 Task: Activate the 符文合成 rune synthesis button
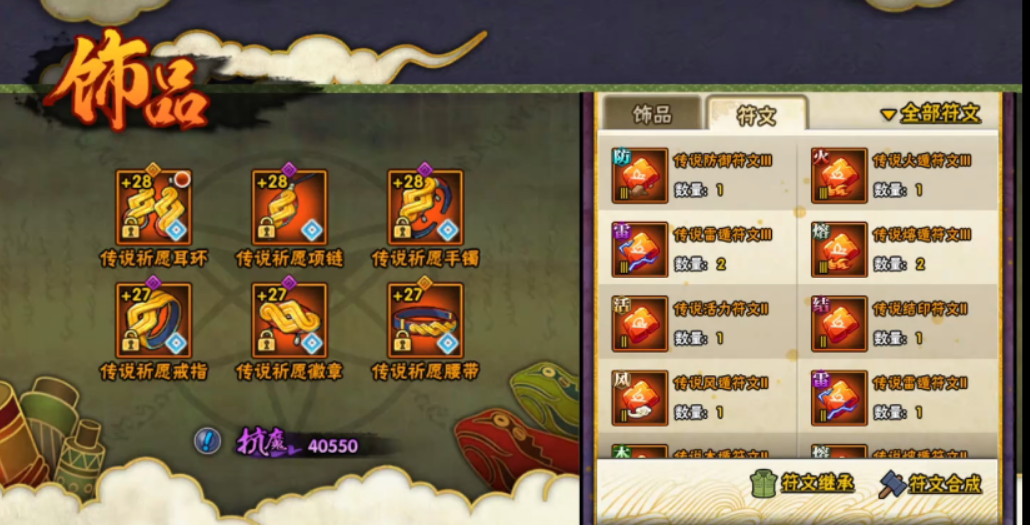click(x=930, y=483)
